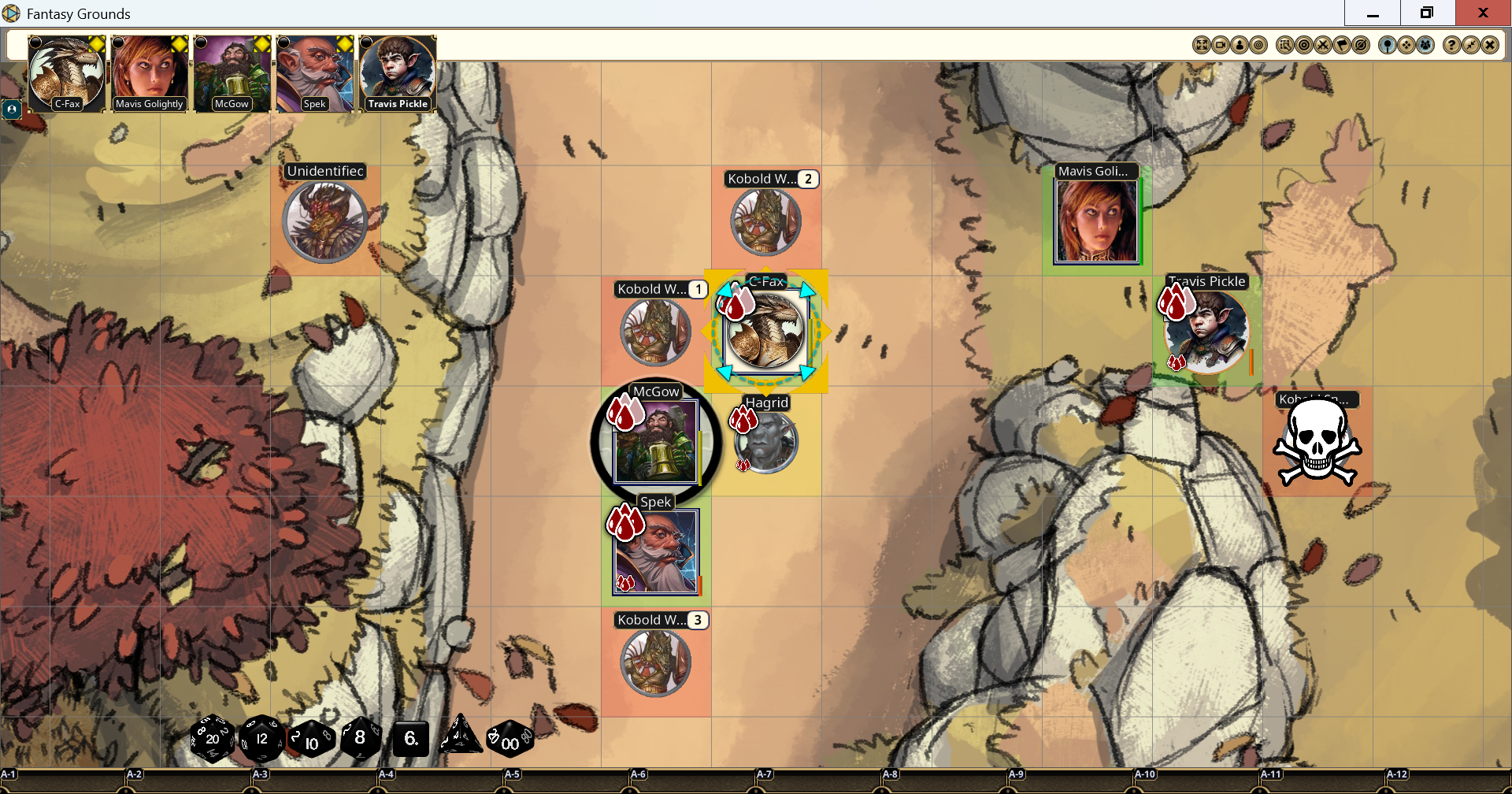The image size is (1512, 794).
Task: Click the Unidentified creature token
Action: (x=324, y=222)
